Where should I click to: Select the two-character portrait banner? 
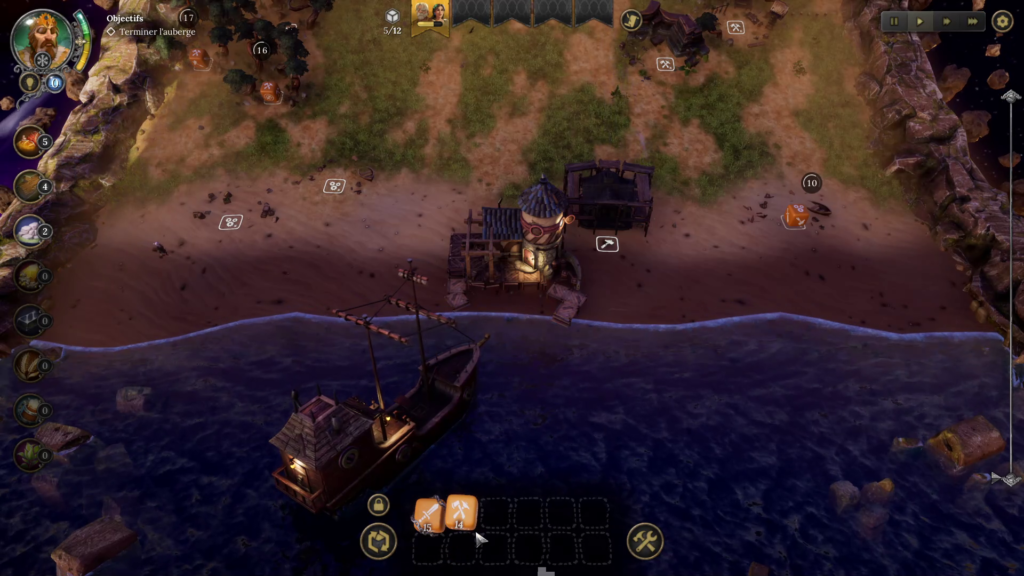(x=431, y=15)
